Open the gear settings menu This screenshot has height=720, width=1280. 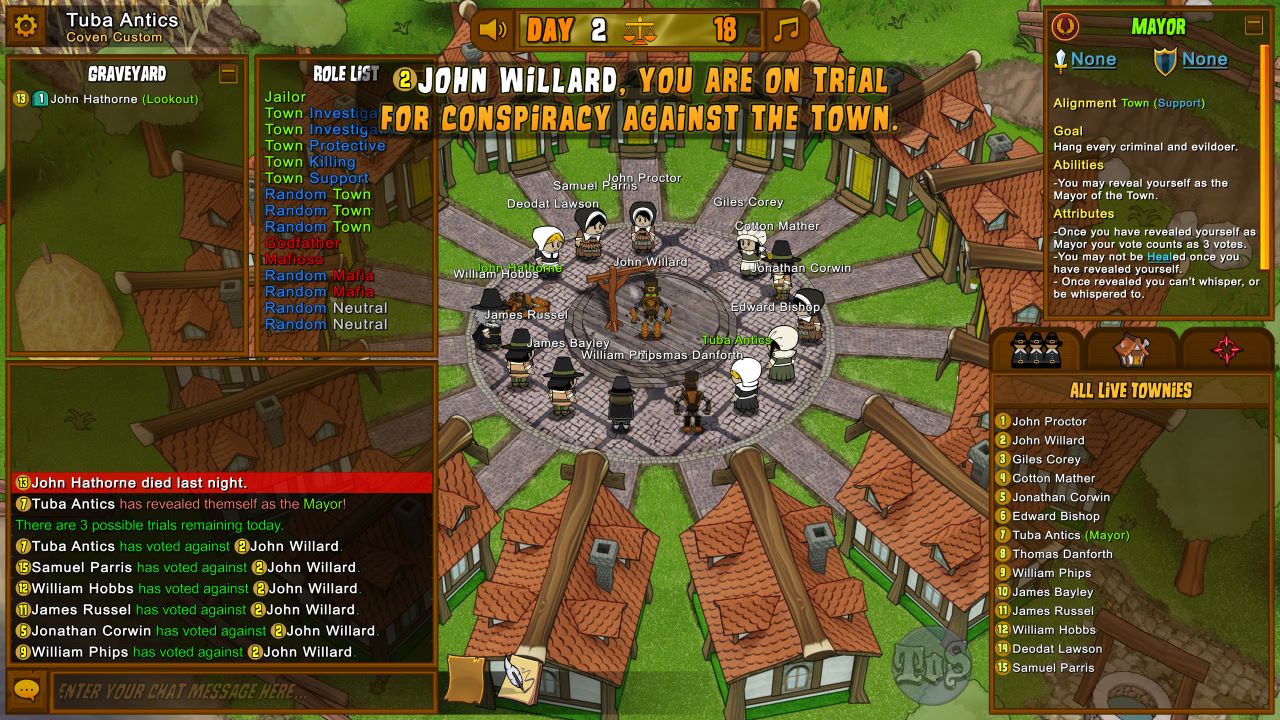[x=26, y=26]
